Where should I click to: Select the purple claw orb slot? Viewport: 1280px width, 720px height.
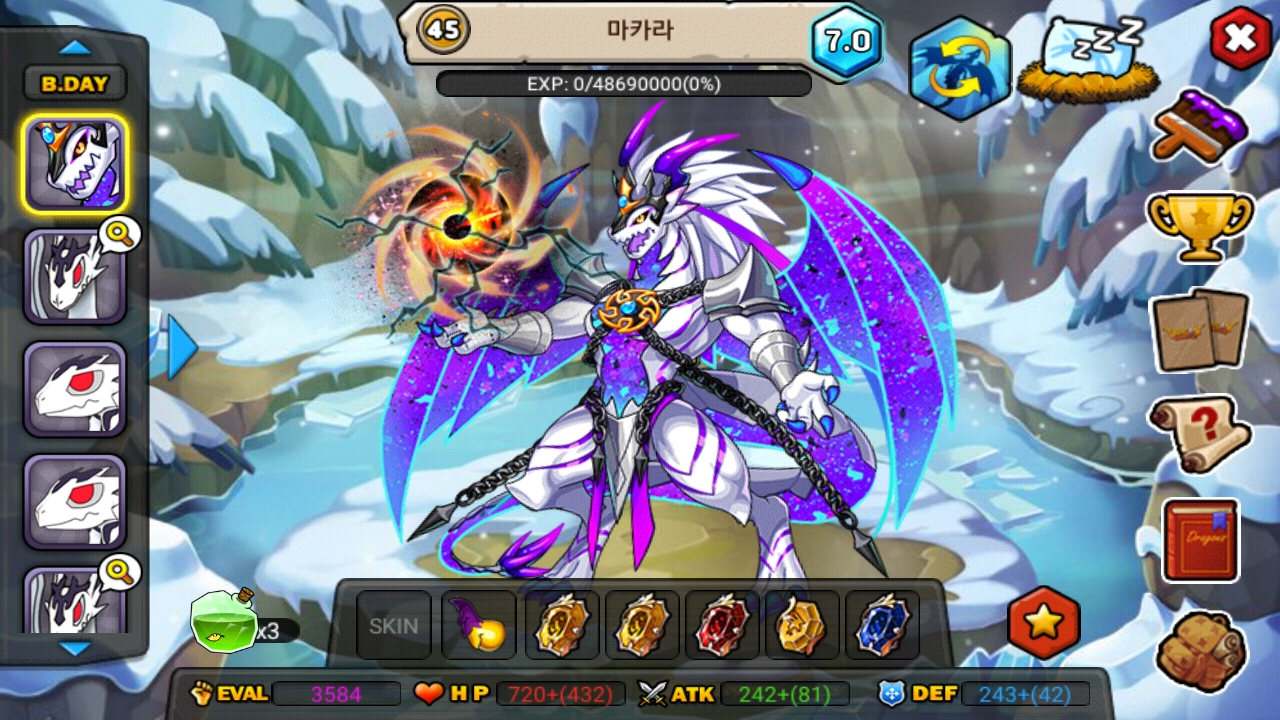[x=478, y=626]
